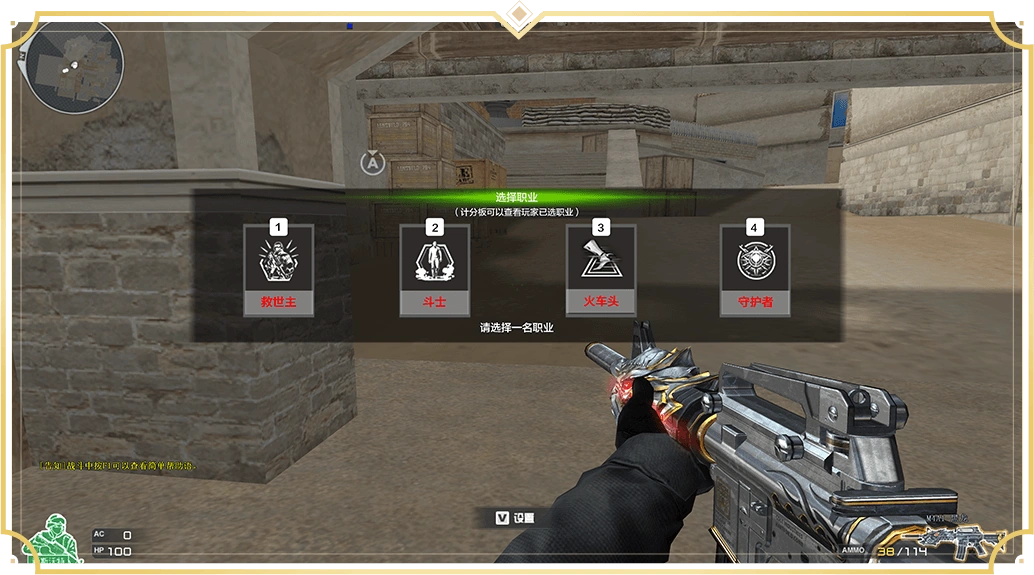Pick the 火车头 class card
Screen dimensions: 1034x575
(x=600, y=270)
